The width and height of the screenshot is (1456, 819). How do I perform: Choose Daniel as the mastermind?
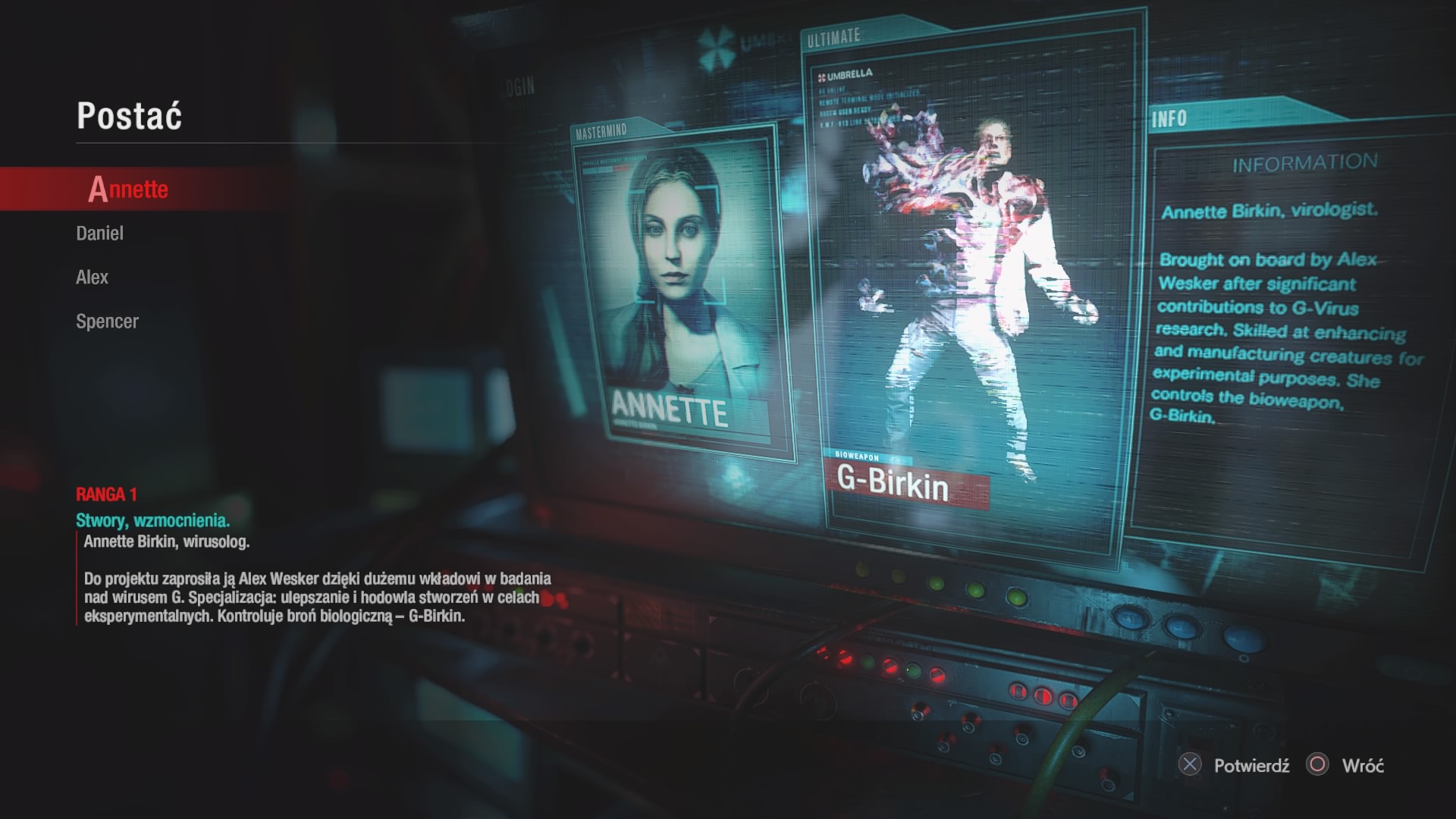(x=99, y=234)
